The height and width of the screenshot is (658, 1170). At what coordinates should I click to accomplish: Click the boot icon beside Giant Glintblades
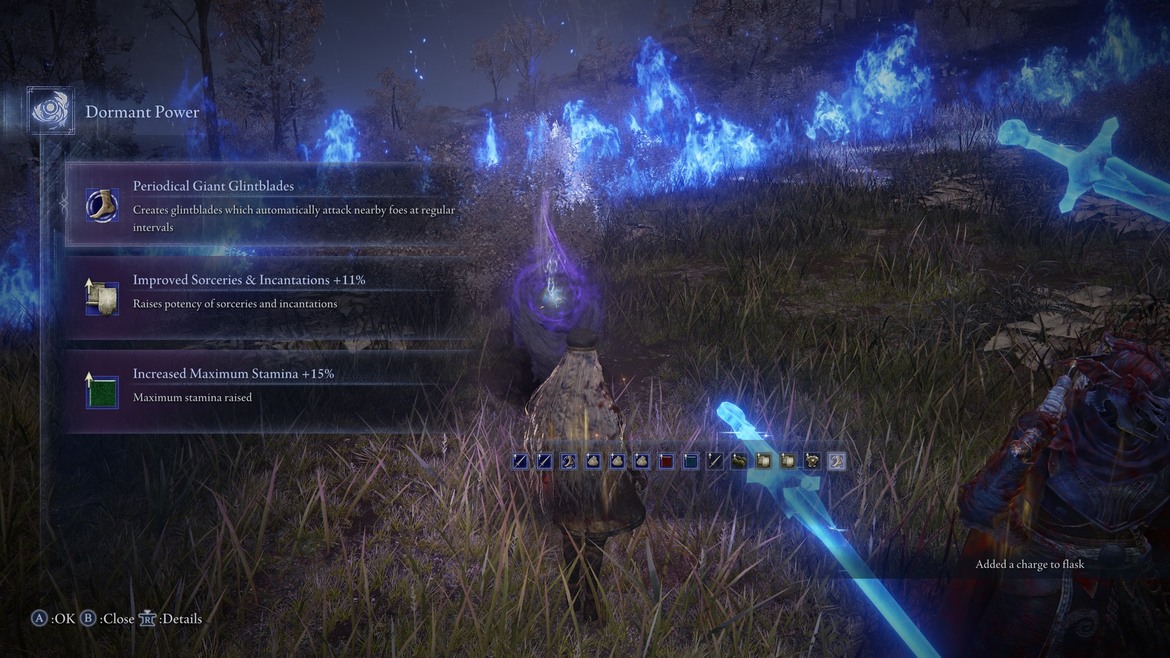click(x=102, y=203)
